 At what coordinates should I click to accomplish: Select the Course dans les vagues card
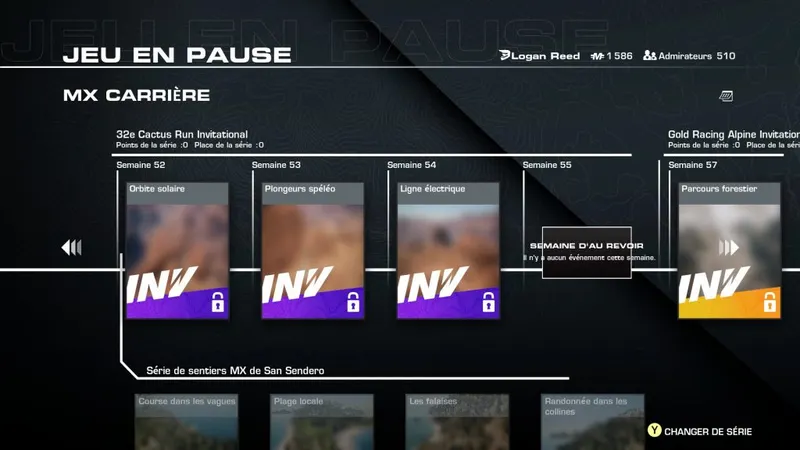(185, 422)
